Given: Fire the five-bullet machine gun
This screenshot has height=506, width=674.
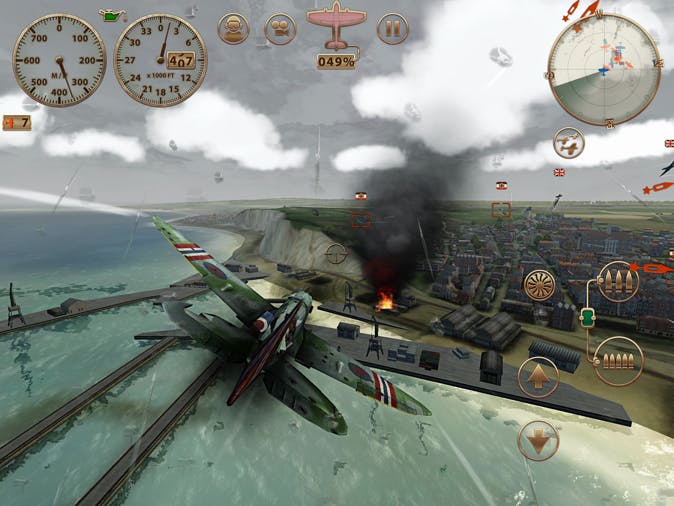Looking at the screenshot, I should (617, 361).
